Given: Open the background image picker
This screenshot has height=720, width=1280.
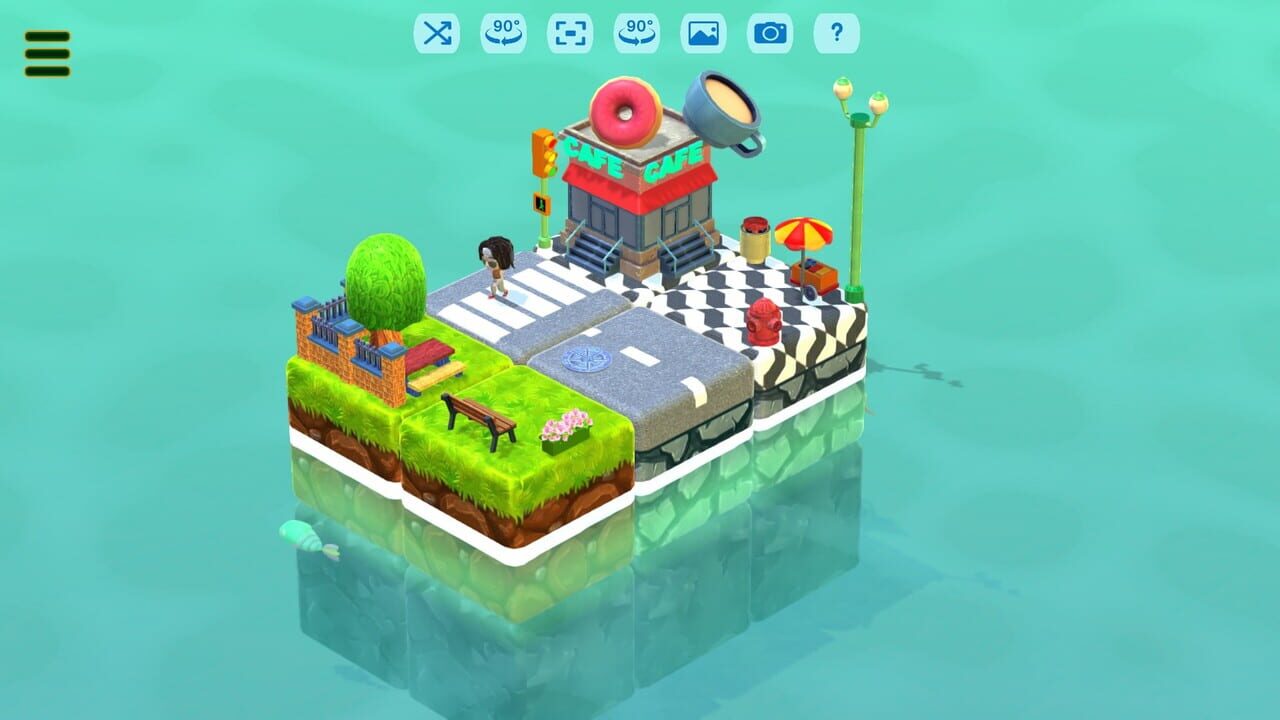Looking at the screenshot, I should 705,32.
